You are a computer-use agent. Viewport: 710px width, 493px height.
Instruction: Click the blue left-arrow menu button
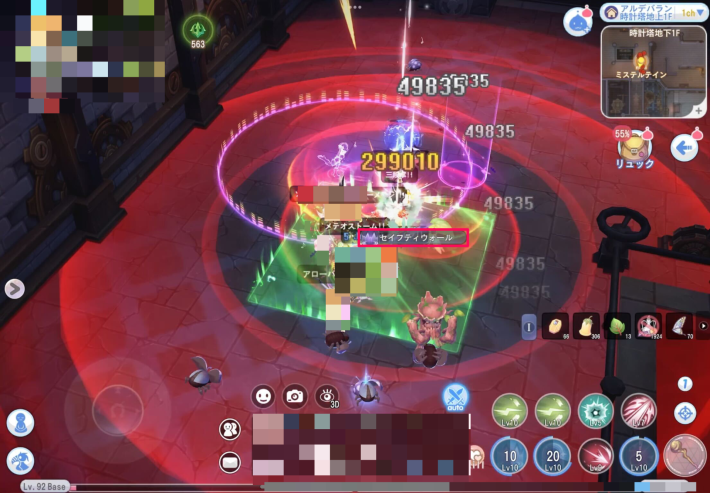click(x=686, y=148)
